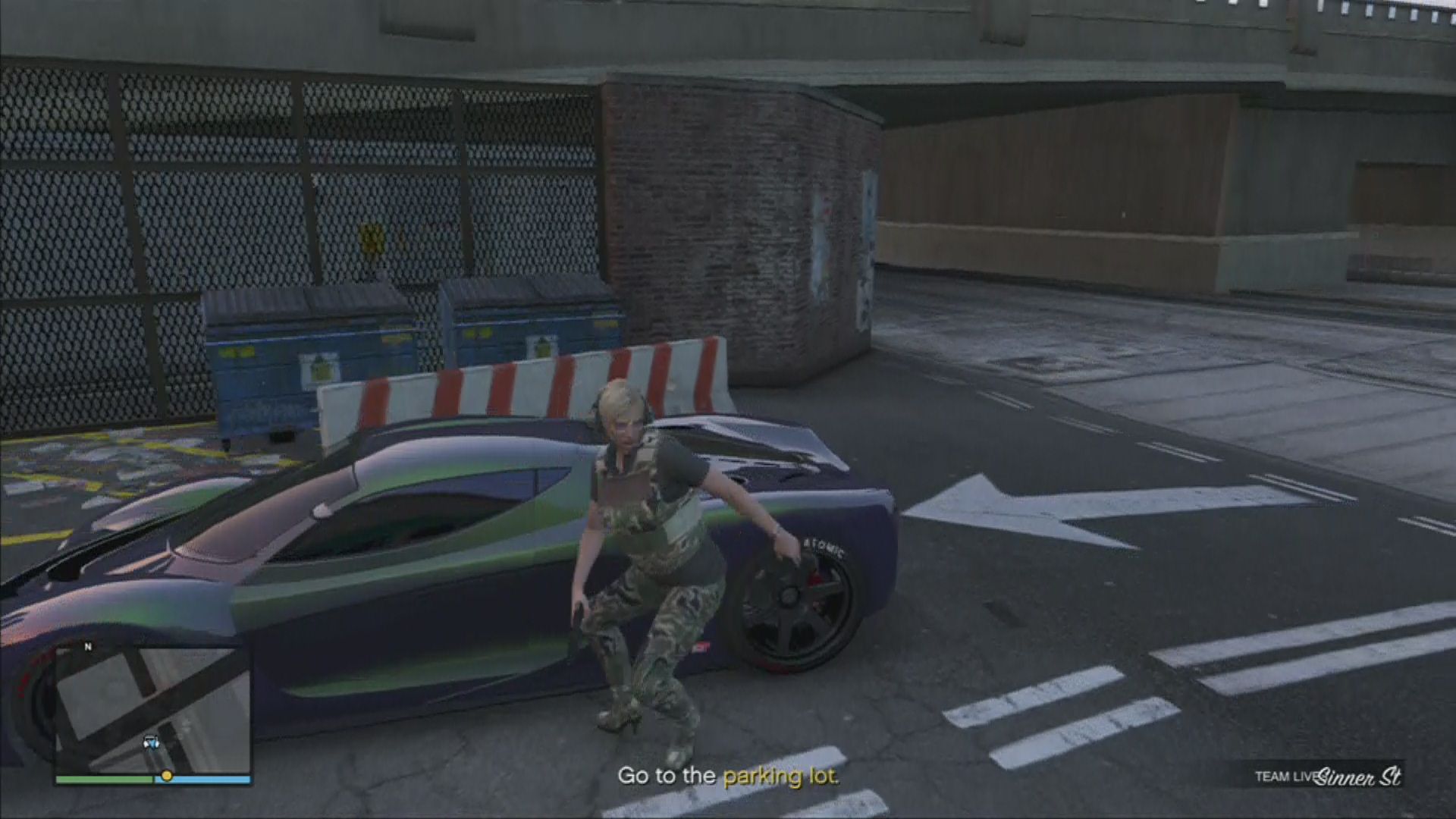
Task: Select the vehicle blip on the minimap
Action: coord(150,742)
